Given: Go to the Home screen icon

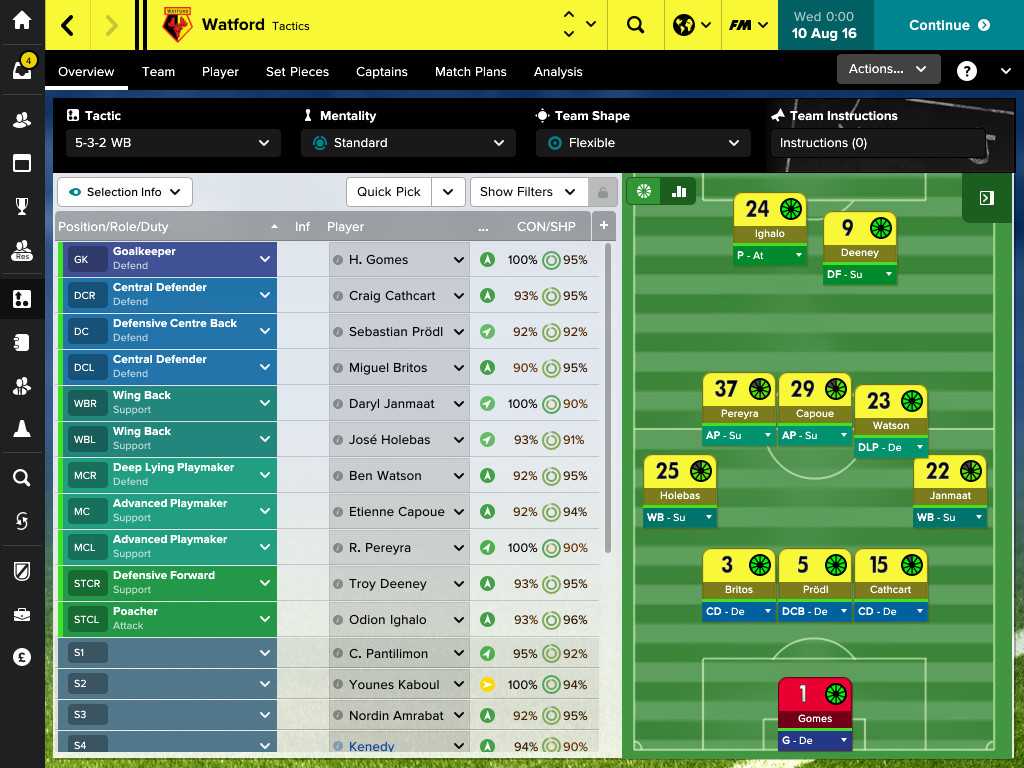Looking at the screenshot, I should click(21, 21).
